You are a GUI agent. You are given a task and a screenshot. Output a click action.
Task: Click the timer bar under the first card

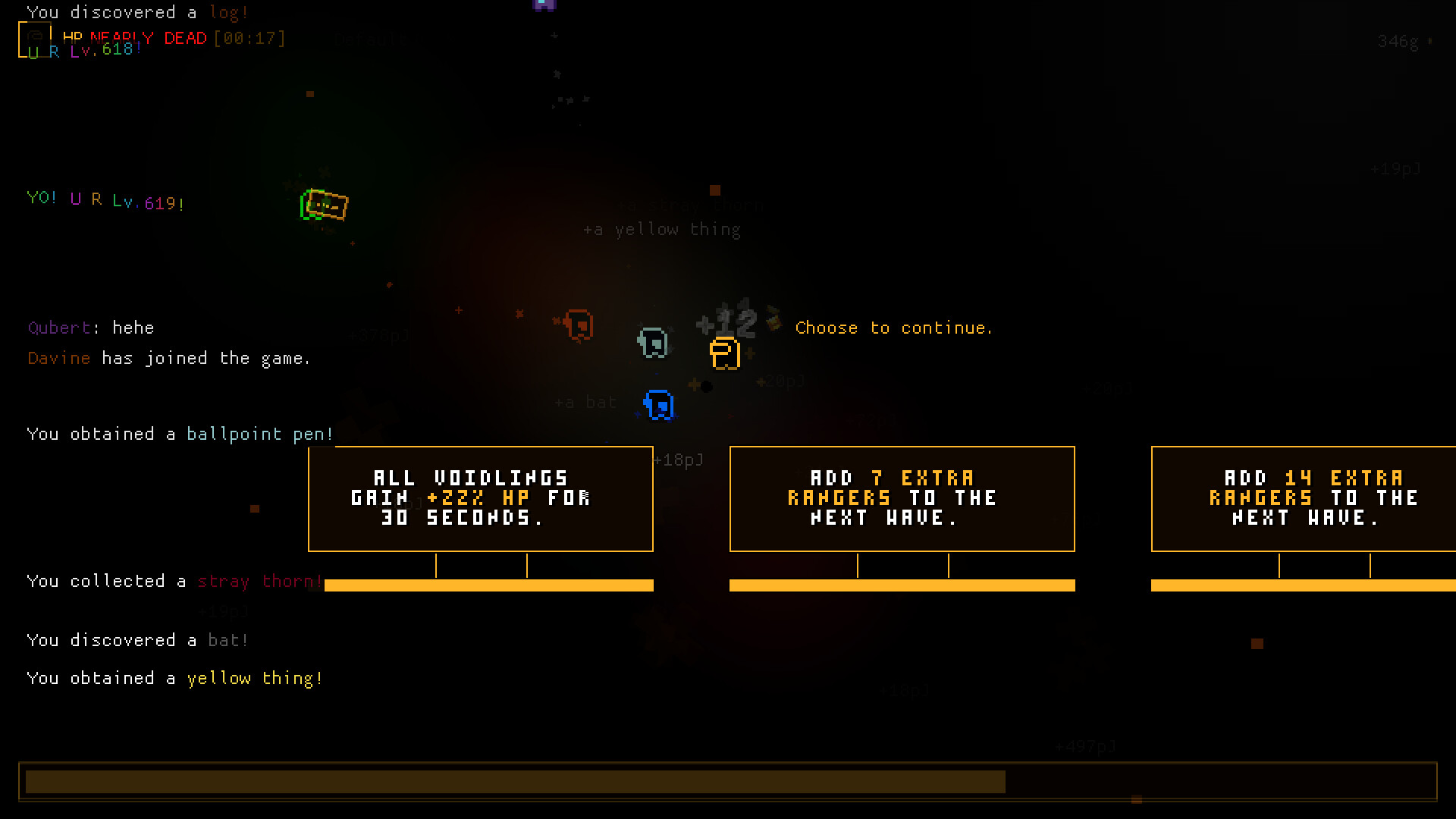pyautogui.click(x=488, y=585)
